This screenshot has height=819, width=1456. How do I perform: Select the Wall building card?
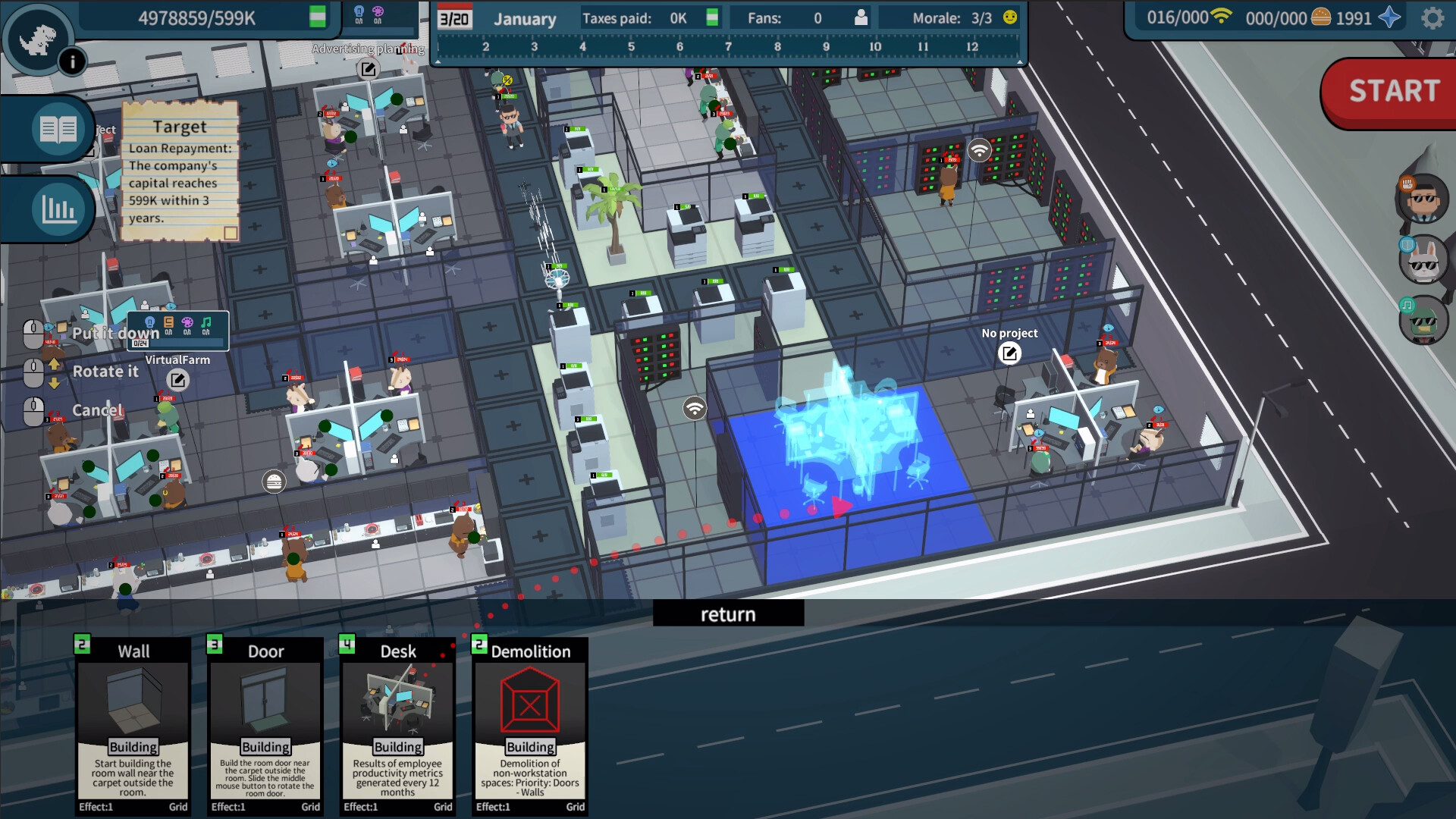point(133,726)
